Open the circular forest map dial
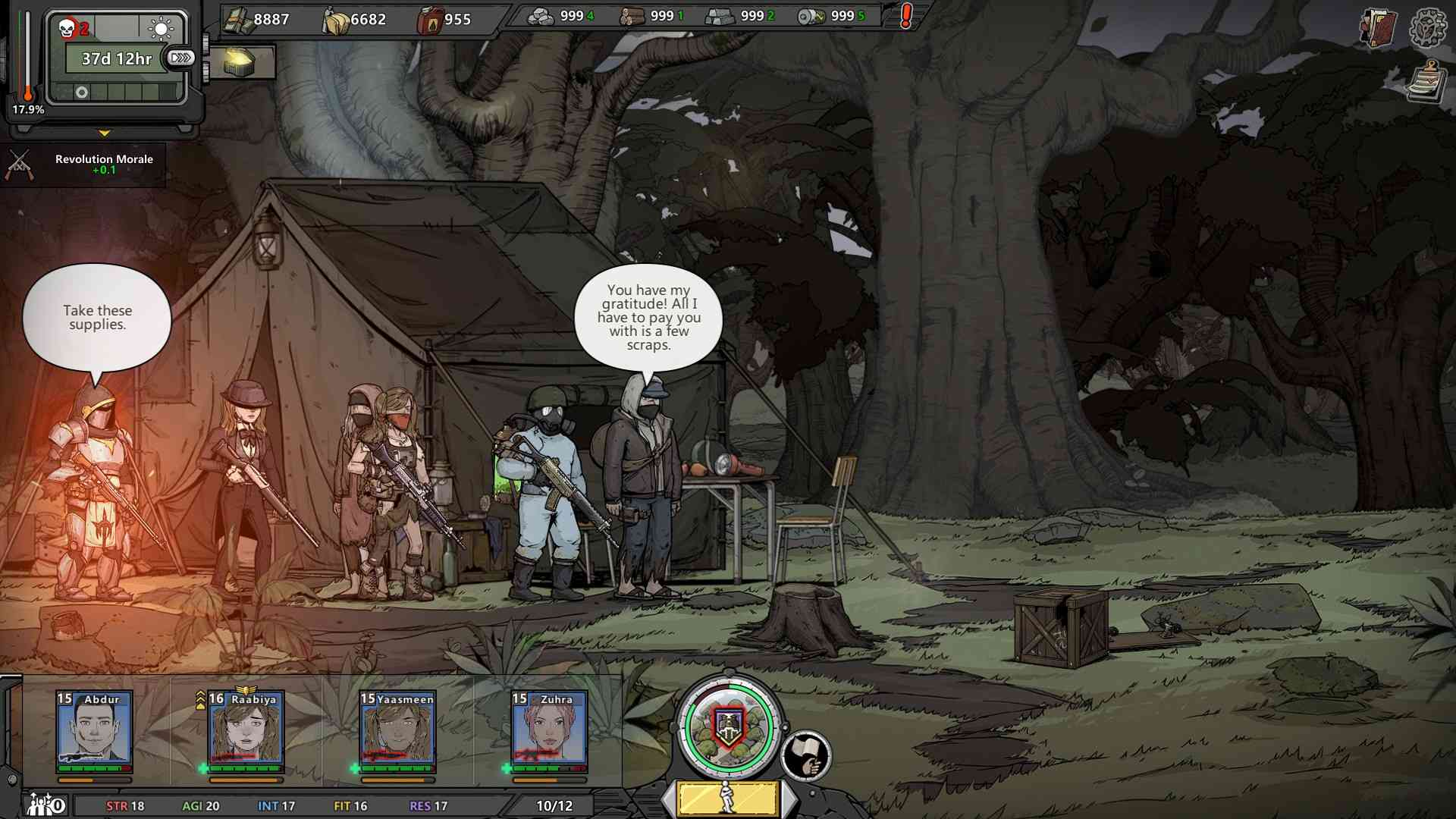This screenshot has height=819, width=1456. click(728, 726)
